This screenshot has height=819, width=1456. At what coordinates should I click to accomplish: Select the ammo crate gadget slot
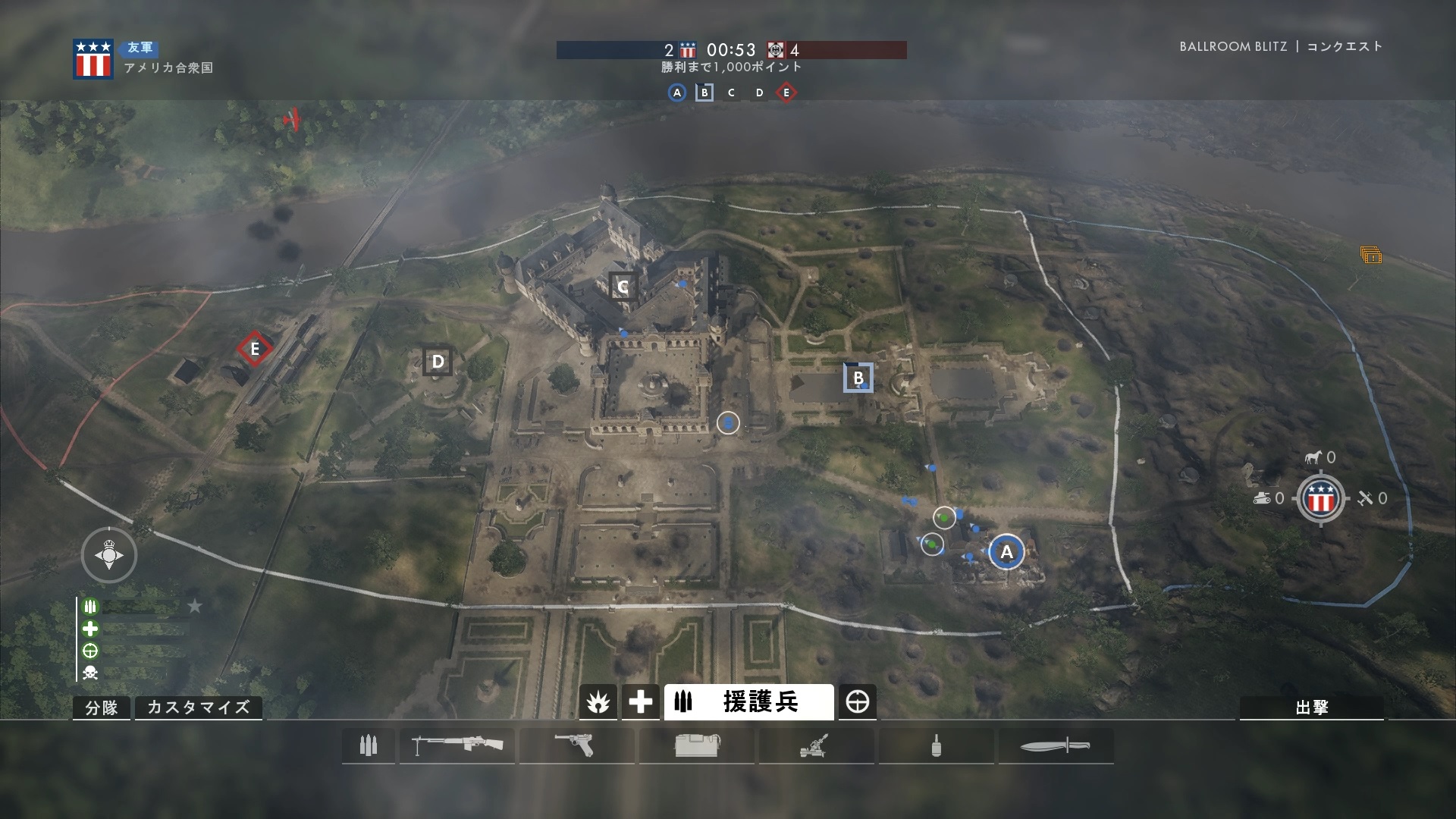[696, 746]
